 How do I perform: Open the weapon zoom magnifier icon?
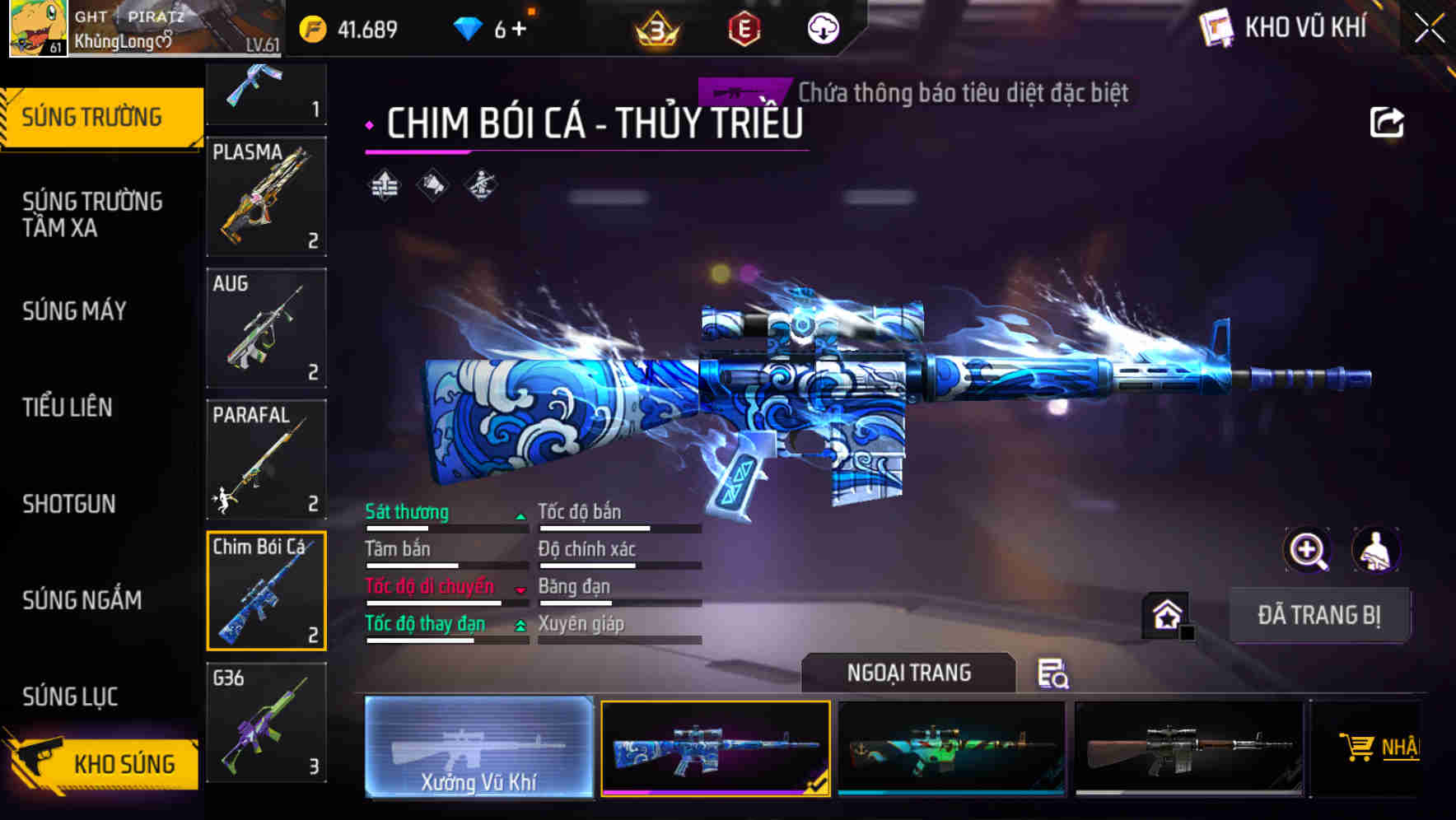(1309, 550)
